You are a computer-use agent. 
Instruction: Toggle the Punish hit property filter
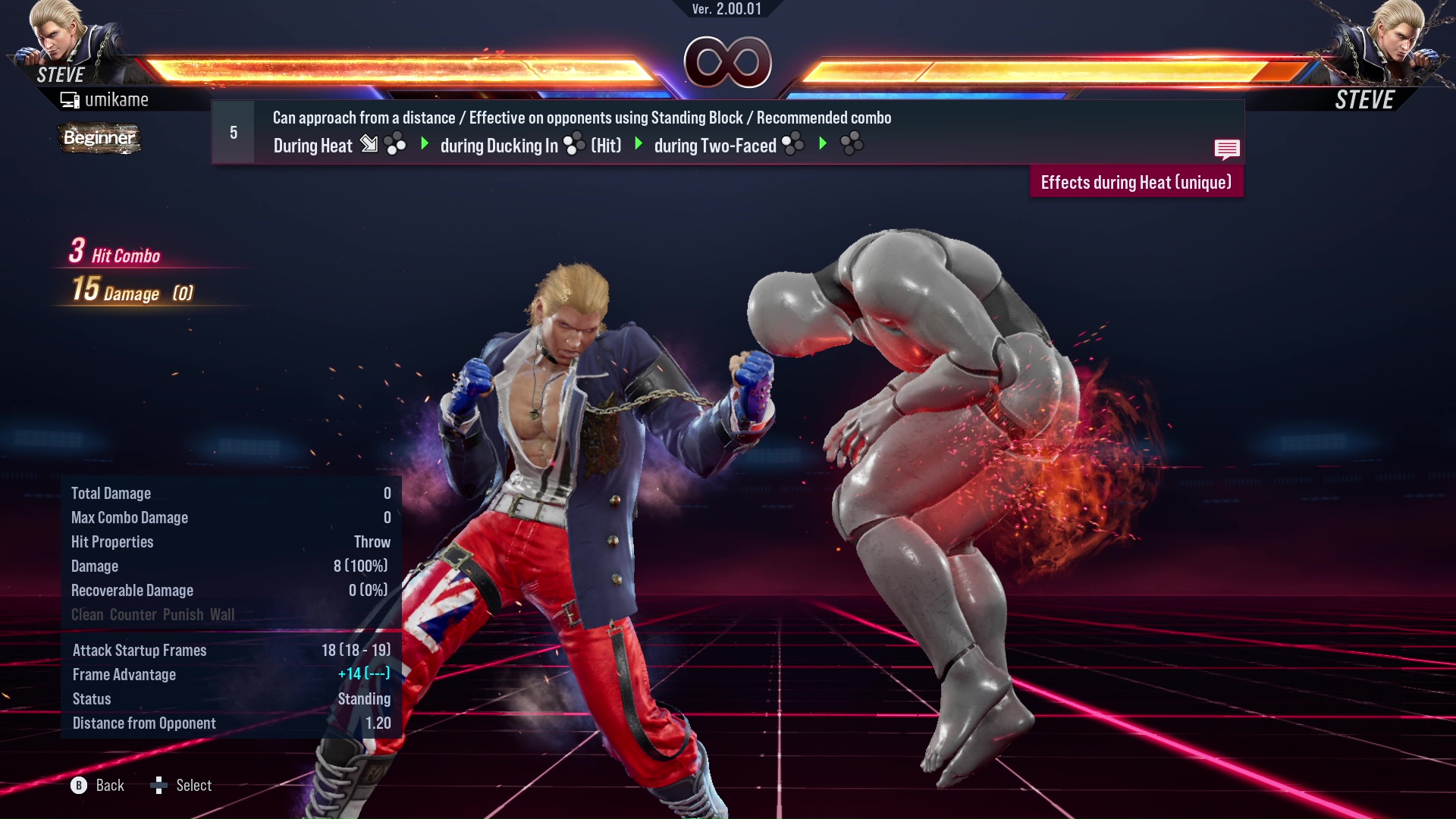coord(182,614)
